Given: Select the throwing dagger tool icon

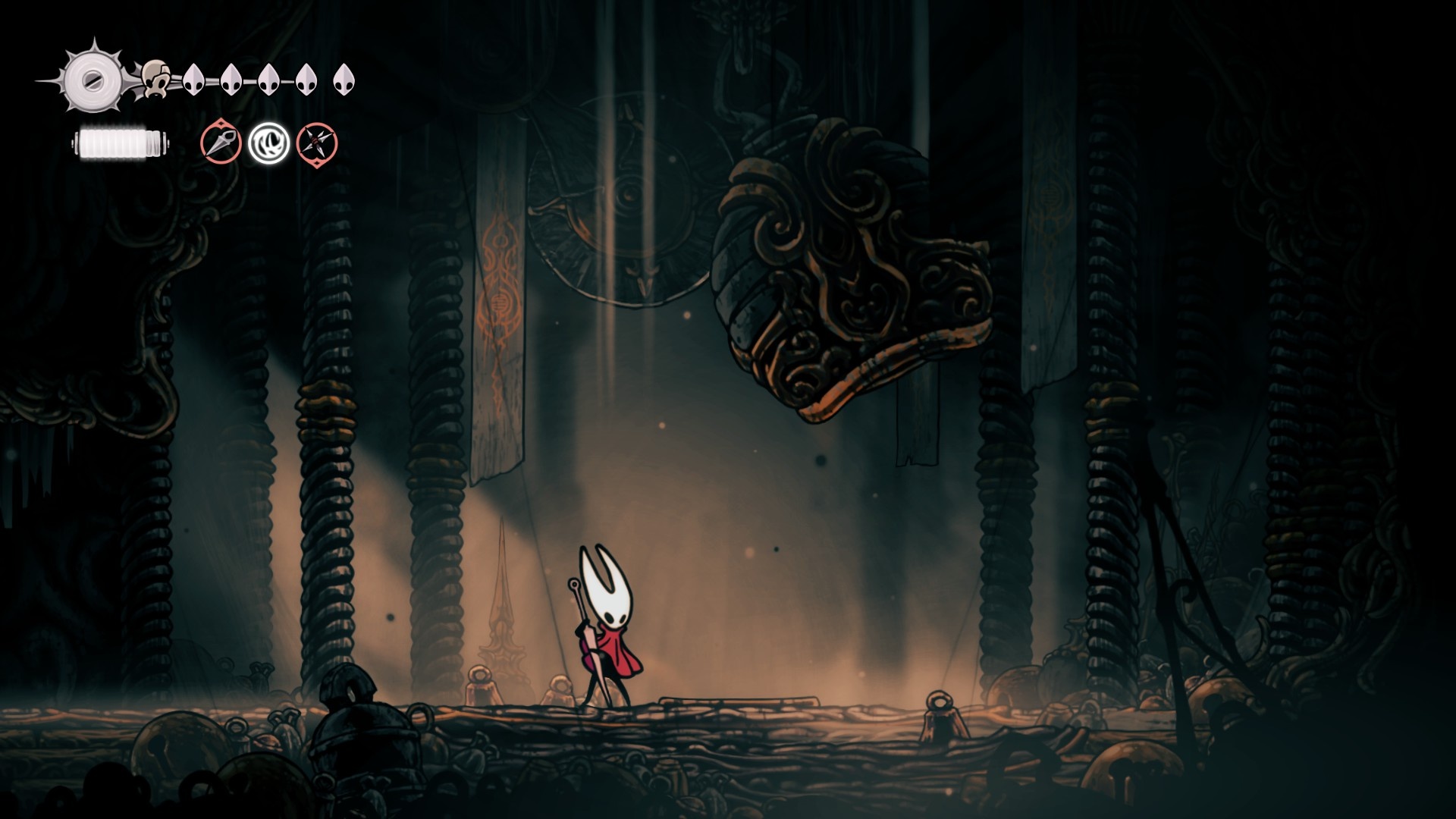Looking at the screenshot, I should click(x=221, y=143).
